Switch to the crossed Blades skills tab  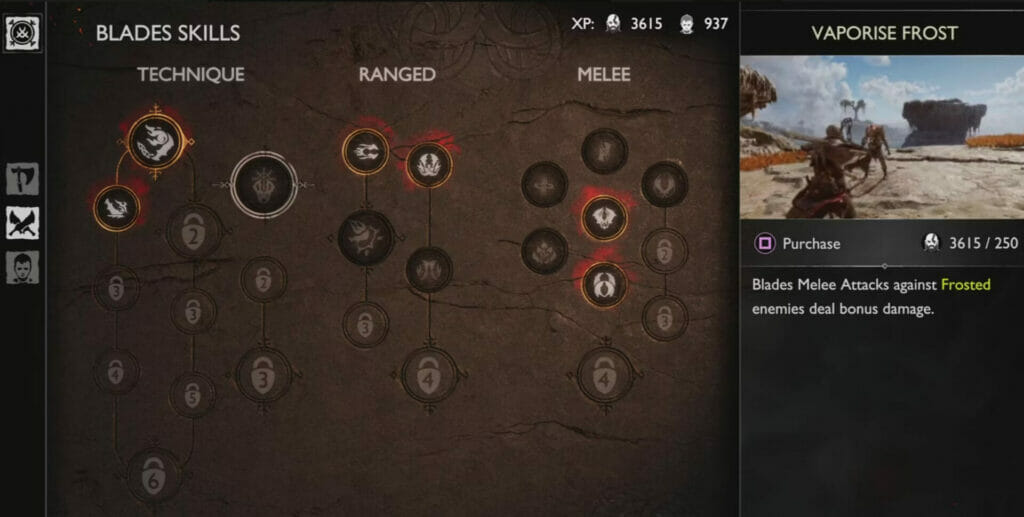(22, 223)
